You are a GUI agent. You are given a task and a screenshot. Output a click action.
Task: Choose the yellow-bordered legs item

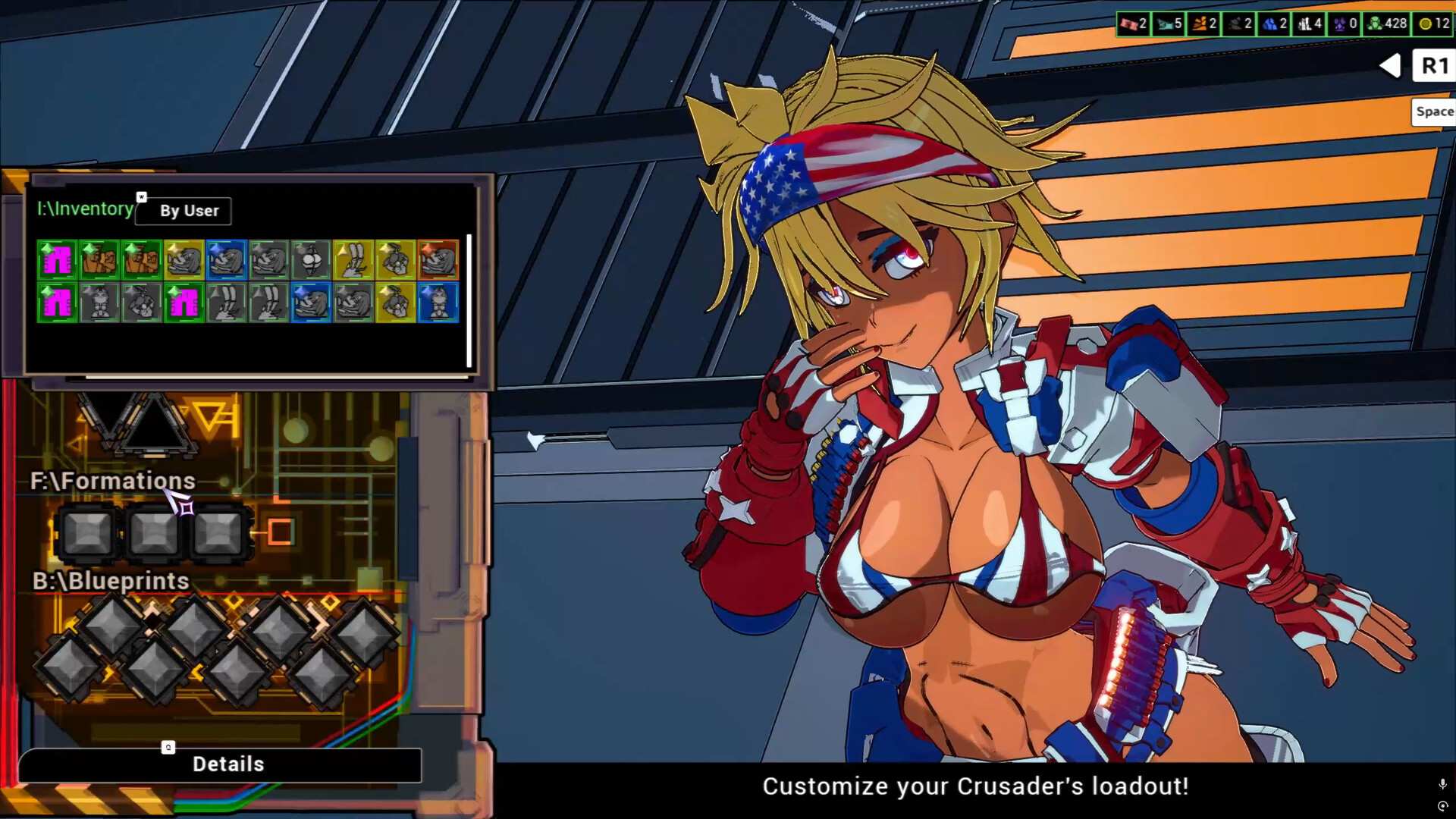coord(353,259)
